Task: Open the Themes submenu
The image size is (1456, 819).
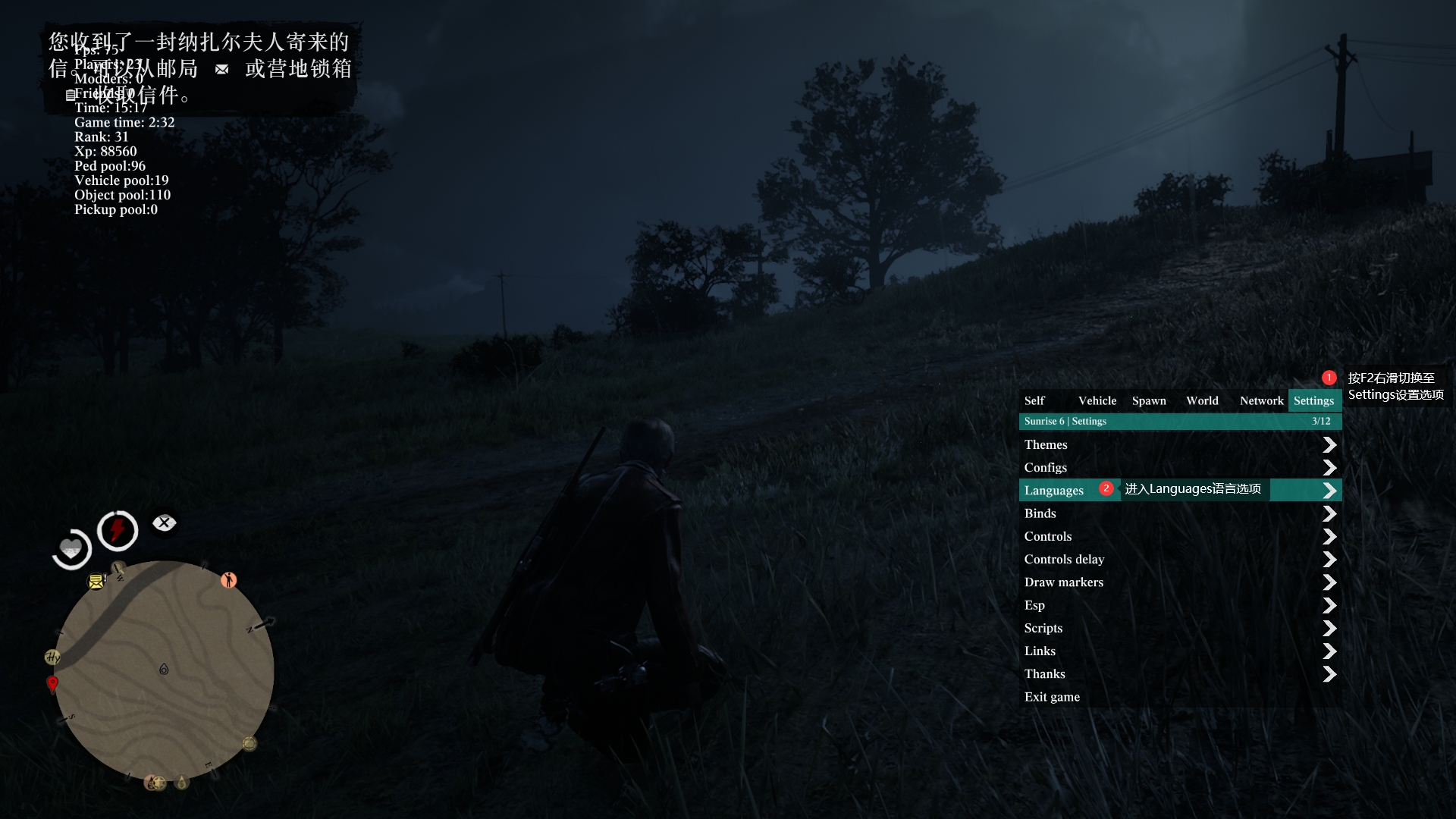Action: (1046, 444)
